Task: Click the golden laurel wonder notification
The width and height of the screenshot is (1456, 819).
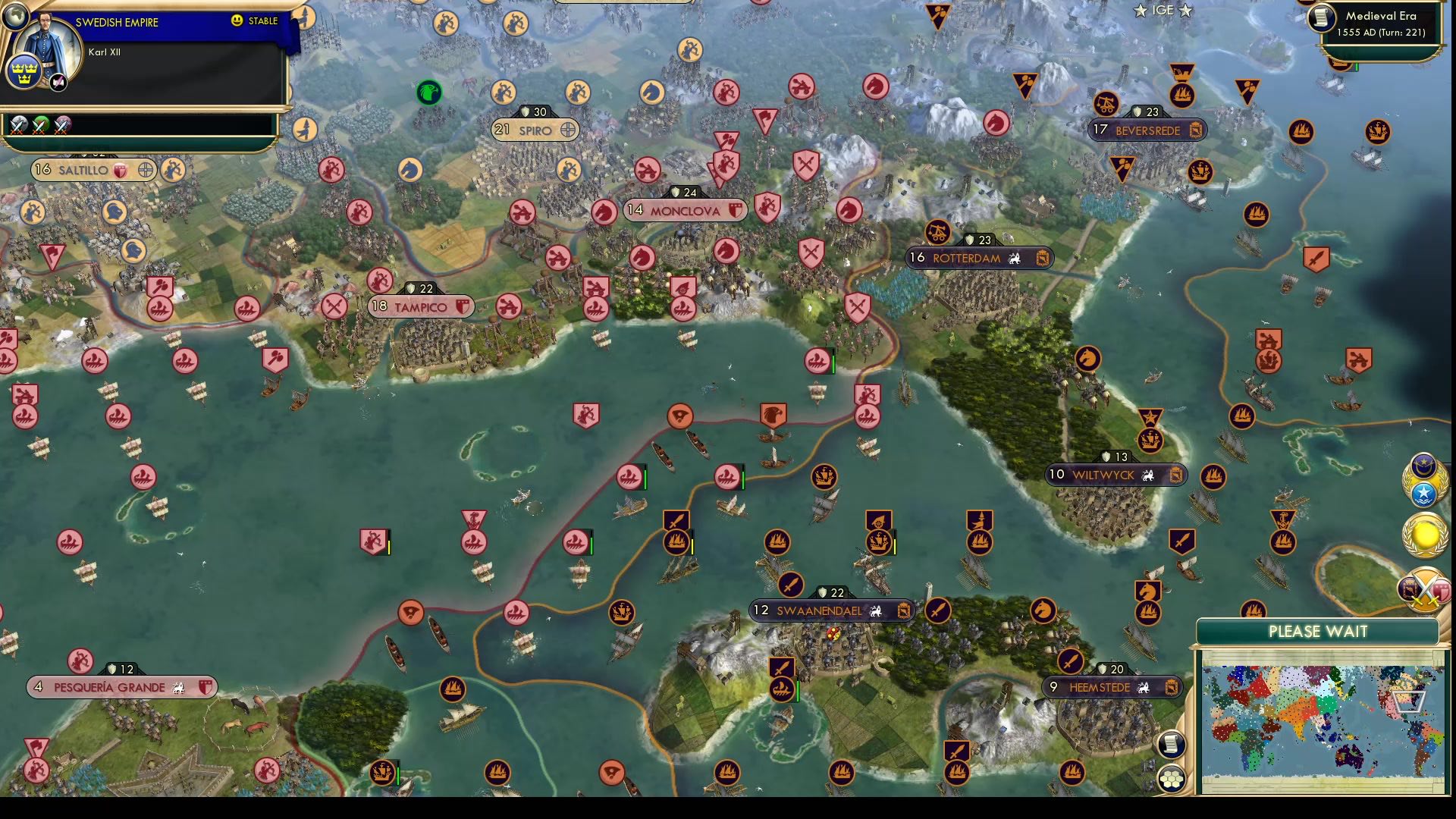Action: coord(1425,534)
